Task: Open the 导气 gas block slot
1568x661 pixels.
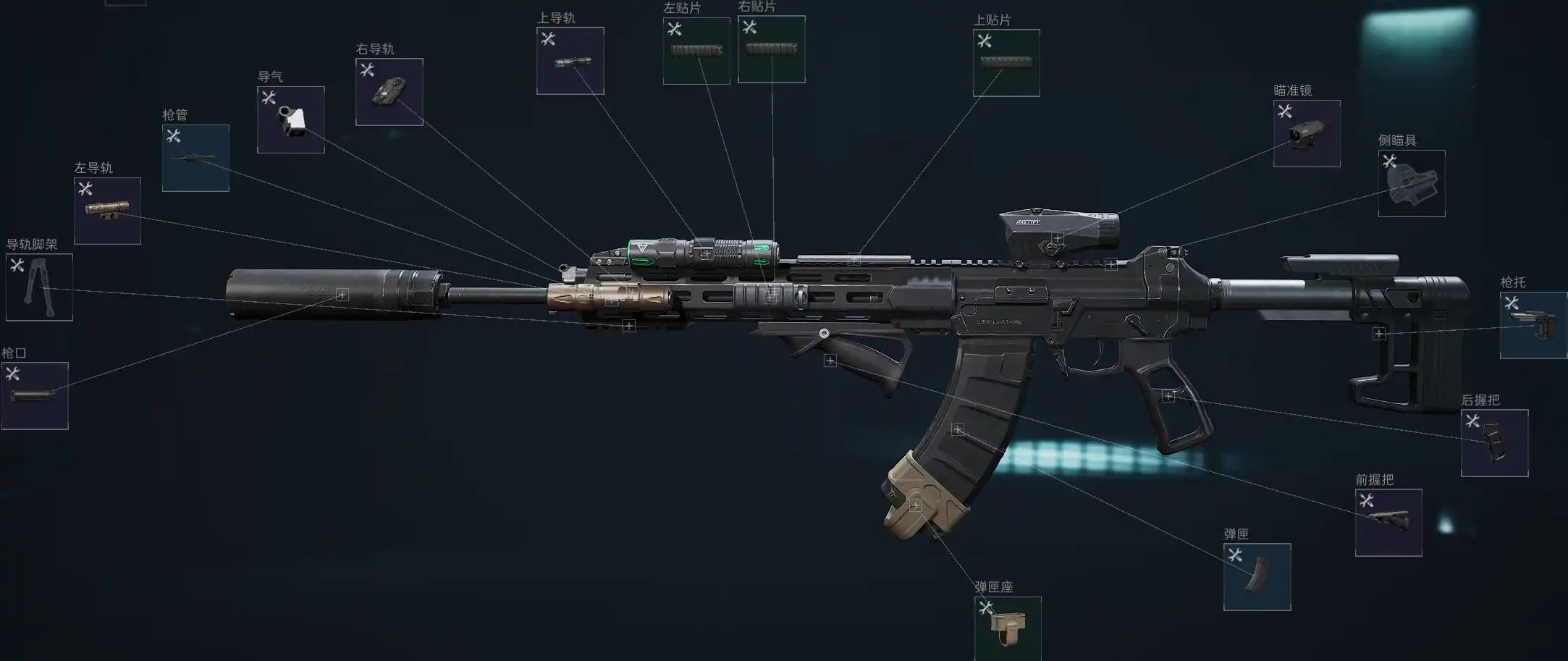Action: coord(290,120)
